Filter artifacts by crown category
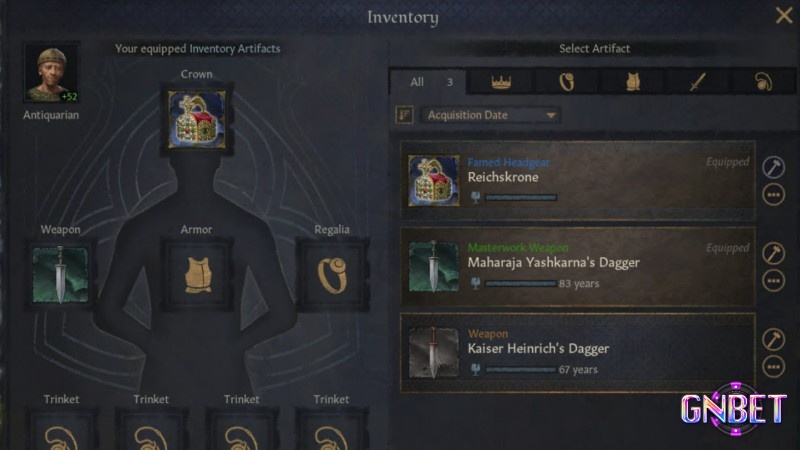Image resolution: width=800 pixels, height=450 pixels. click(502, 82)
